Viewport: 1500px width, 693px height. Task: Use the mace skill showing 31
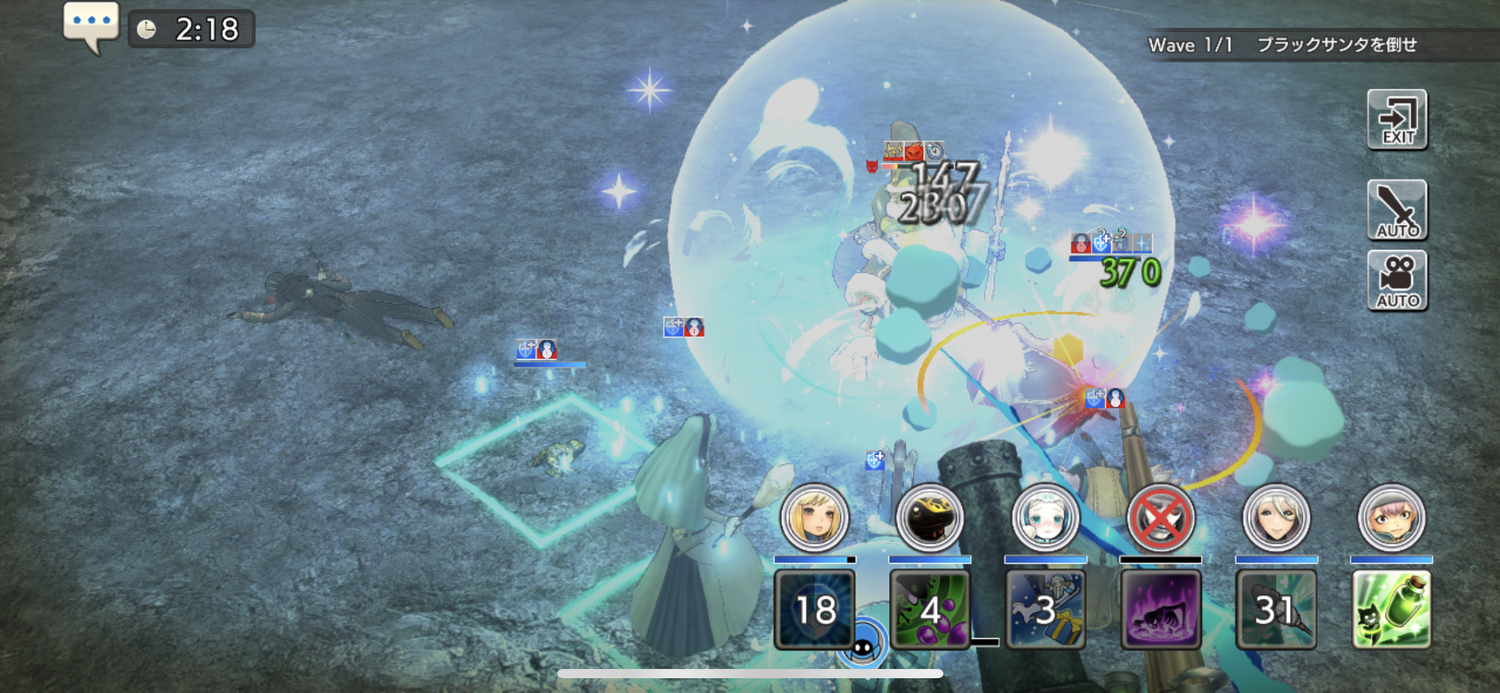[x=1276, y=609]
